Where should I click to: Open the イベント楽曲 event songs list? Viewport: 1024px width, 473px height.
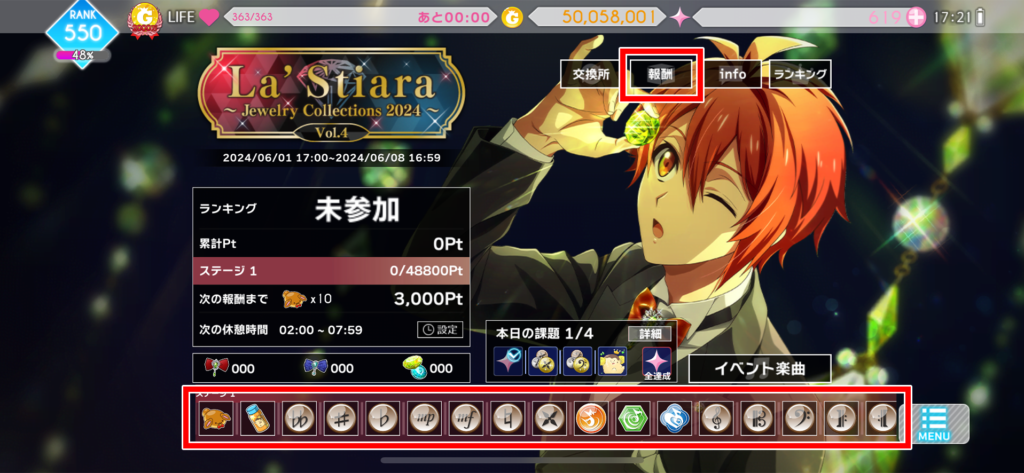[759, 368]
